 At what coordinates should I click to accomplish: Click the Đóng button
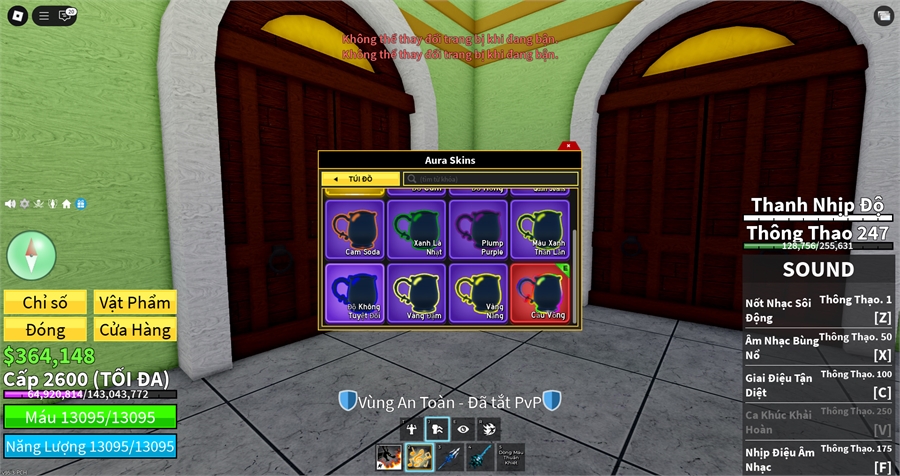pyautogui.click(x=44, y=330)
